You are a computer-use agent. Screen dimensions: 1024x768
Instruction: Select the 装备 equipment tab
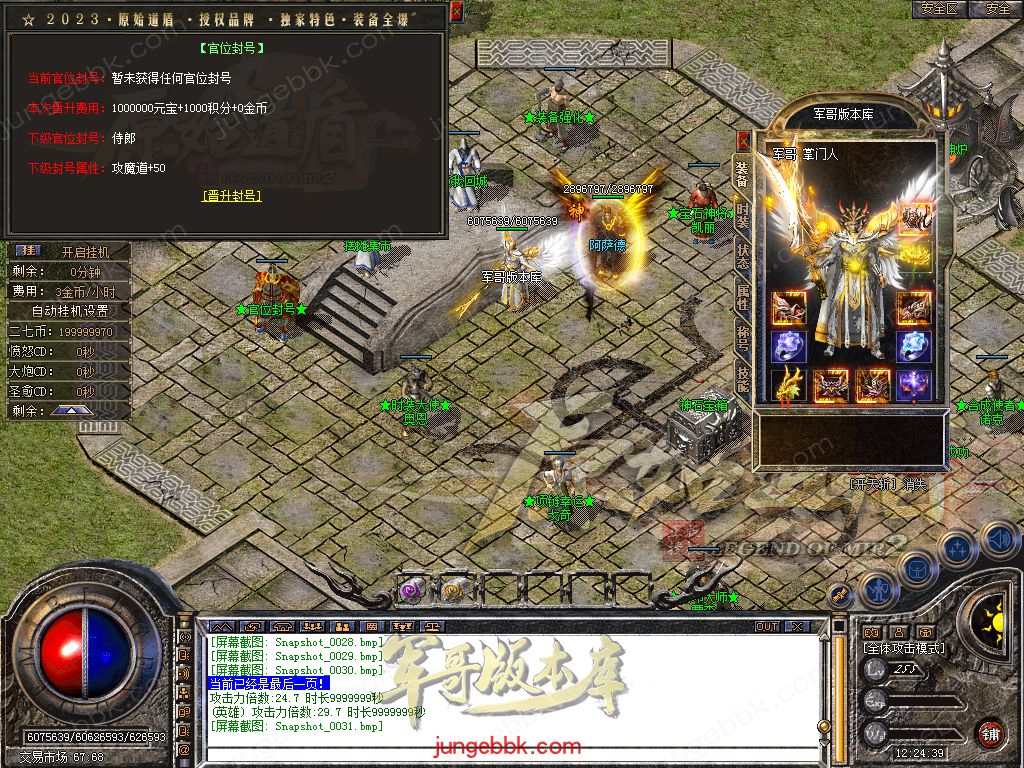pos(742,173)
